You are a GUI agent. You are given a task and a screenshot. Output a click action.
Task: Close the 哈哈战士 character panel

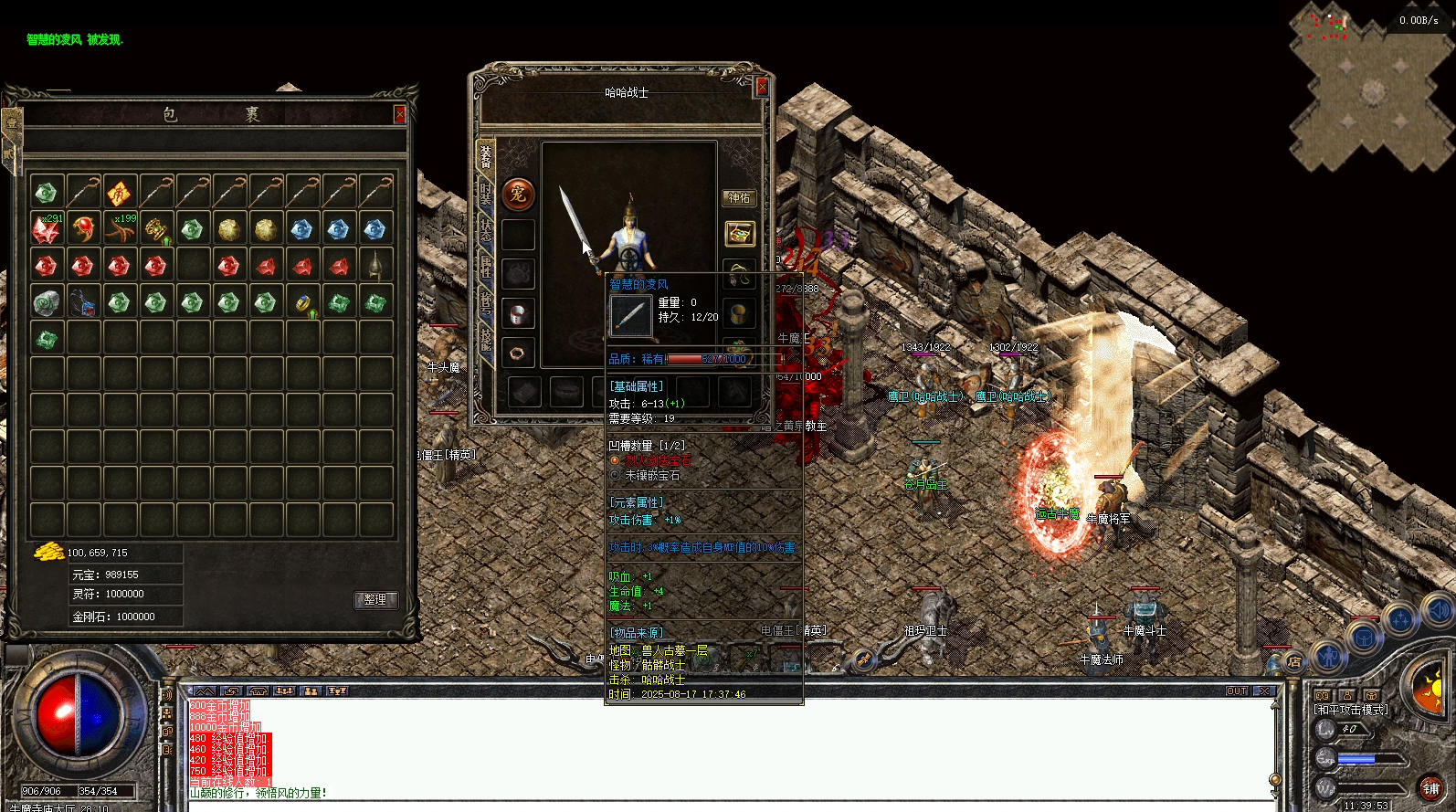point(762,88)
